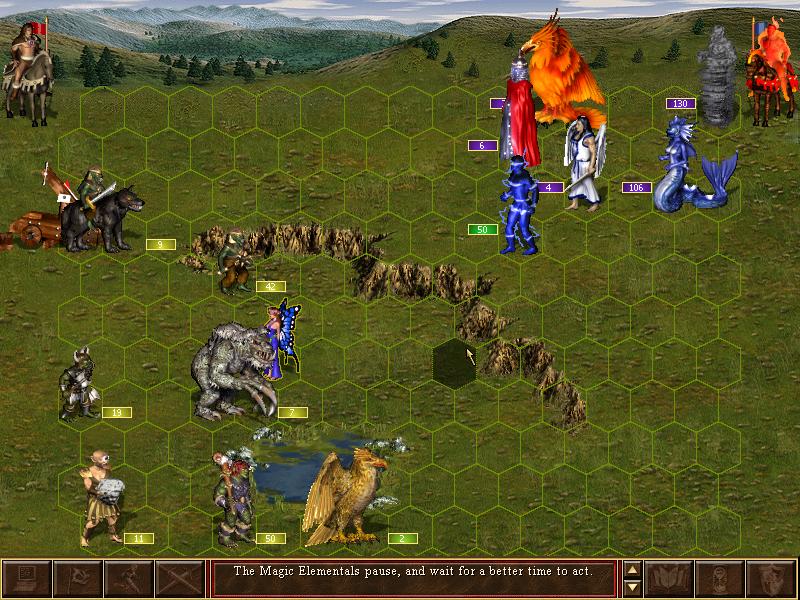Click the surrender flag button
The width and height of the screenshot is (800, 600).
(77, 579)
